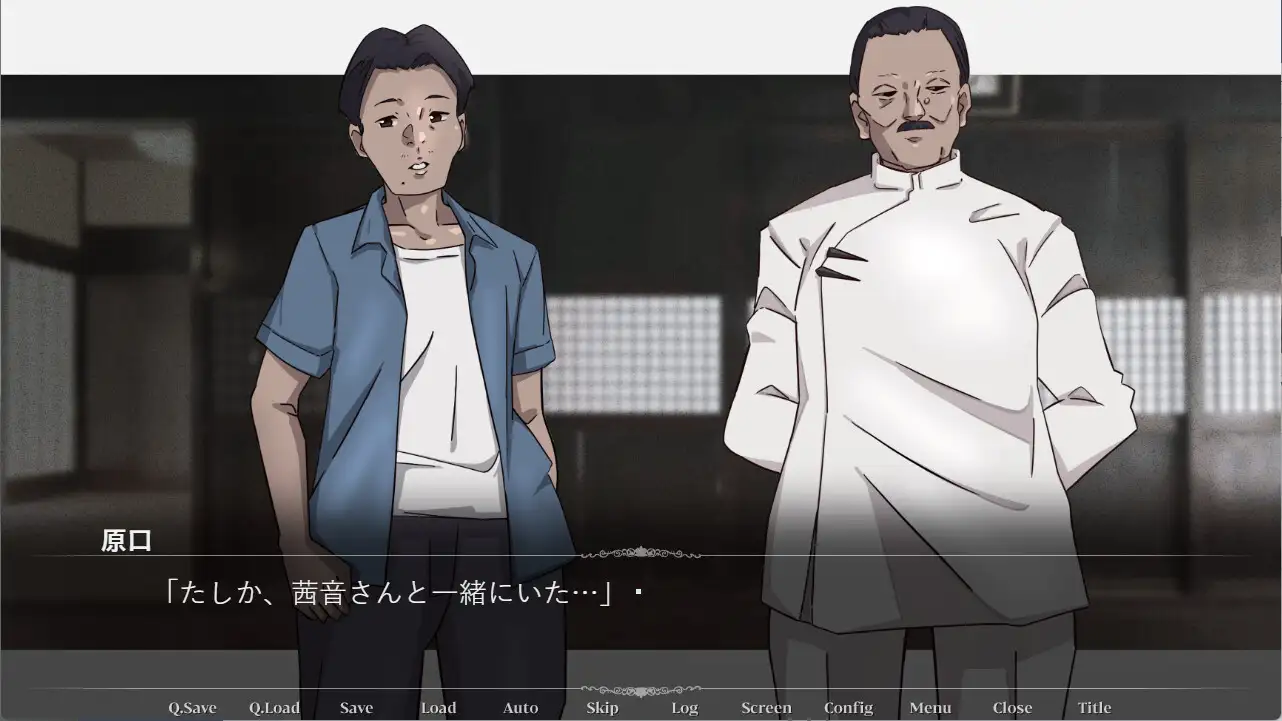Enable Auto mode for automatic text advance
The image size is (1282, 721).
point(520,707)
